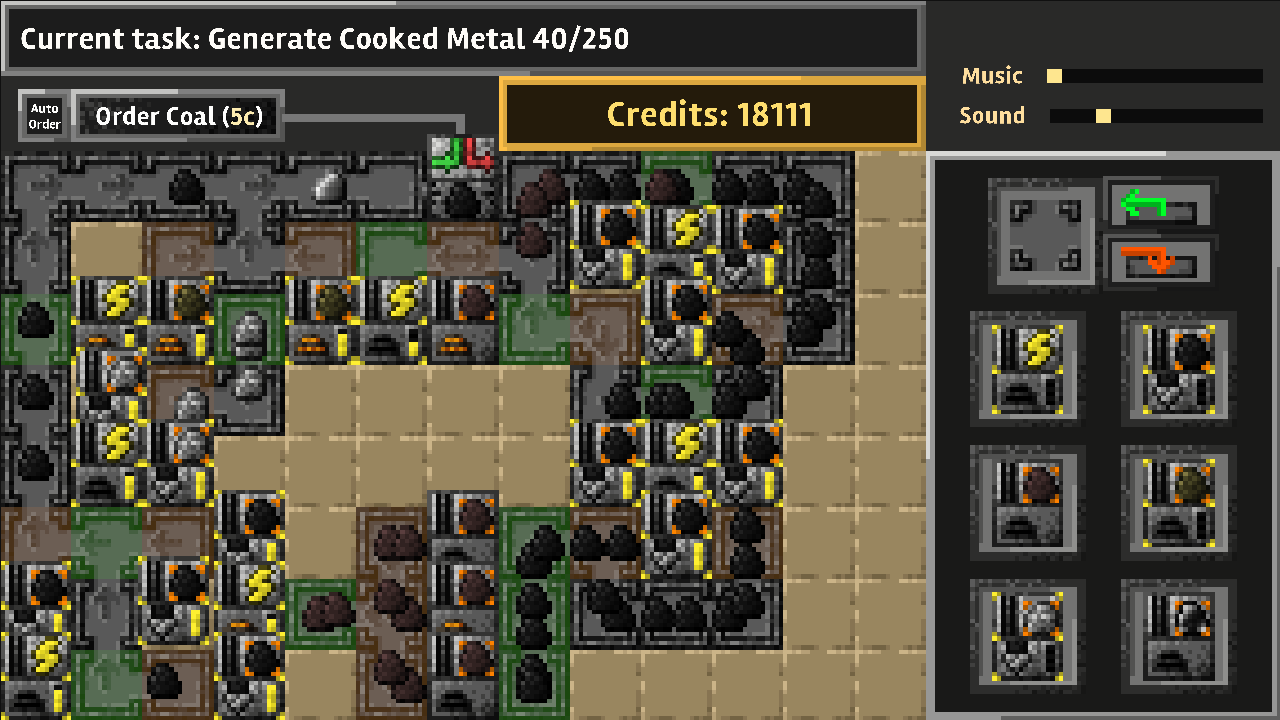Click the Order Coal (5c) button

pyautogui.click(x=179, y=117)
